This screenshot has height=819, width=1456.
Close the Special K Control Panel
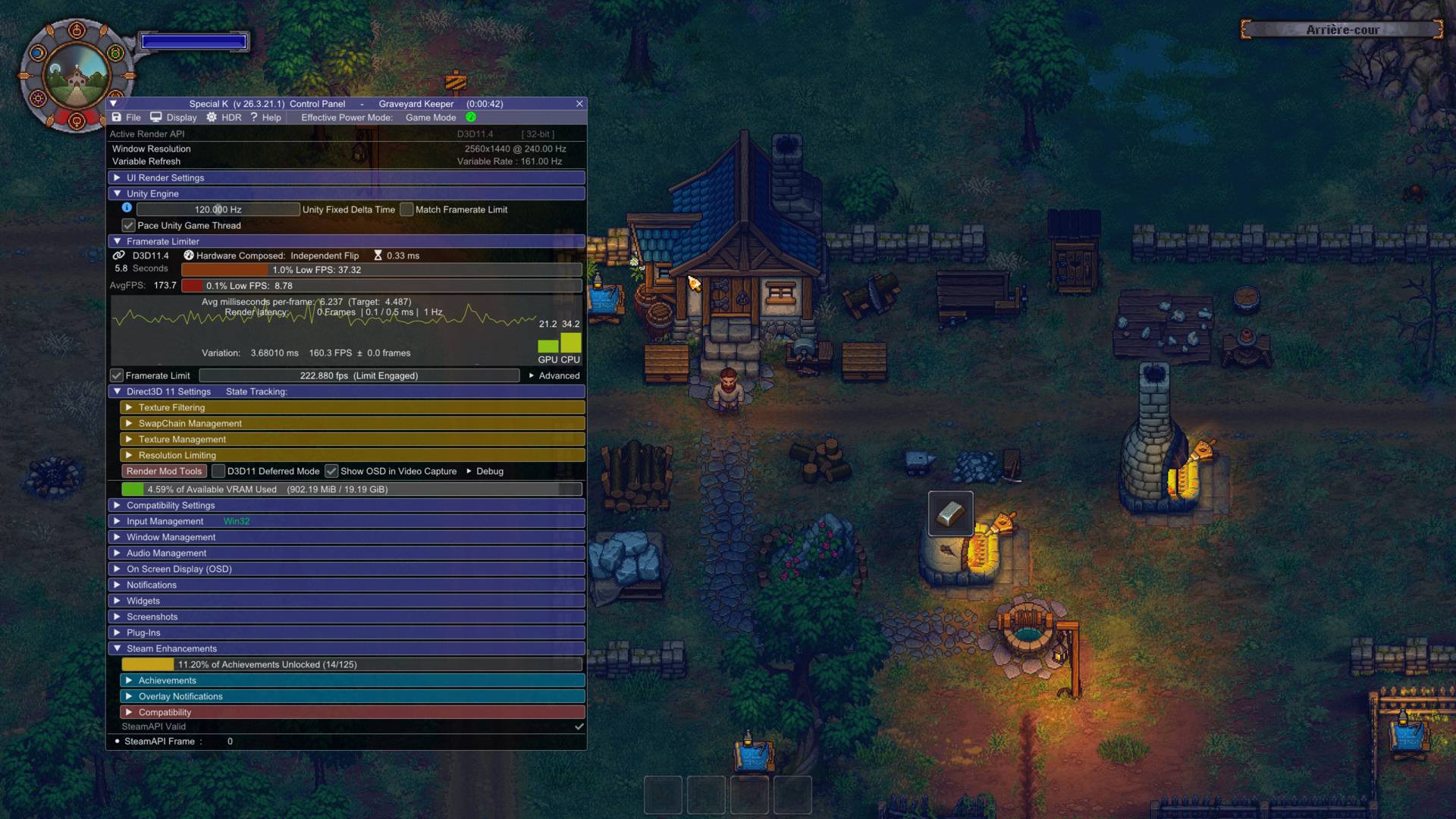pos(579,104)
